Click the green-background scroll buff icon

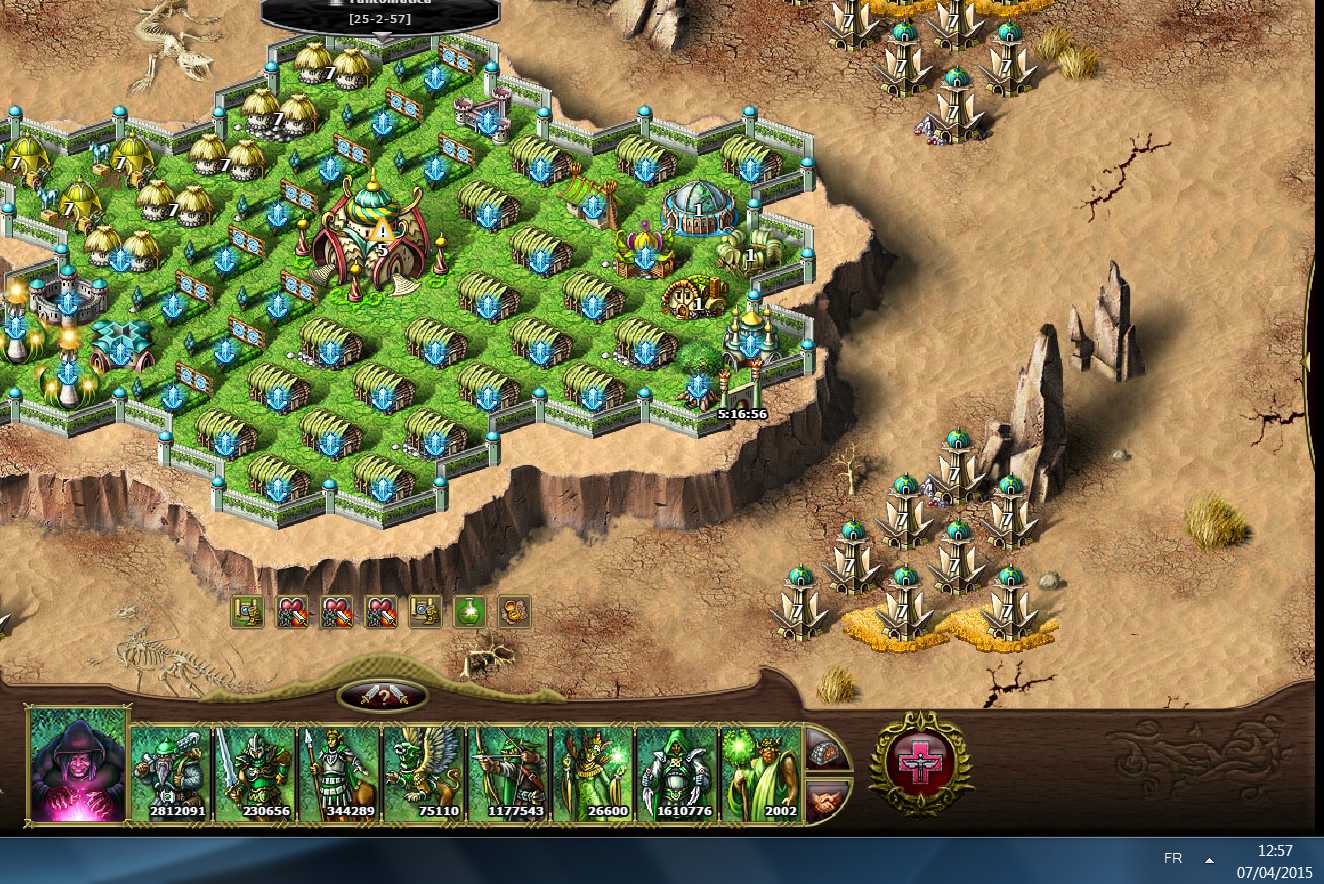[247, 611]
